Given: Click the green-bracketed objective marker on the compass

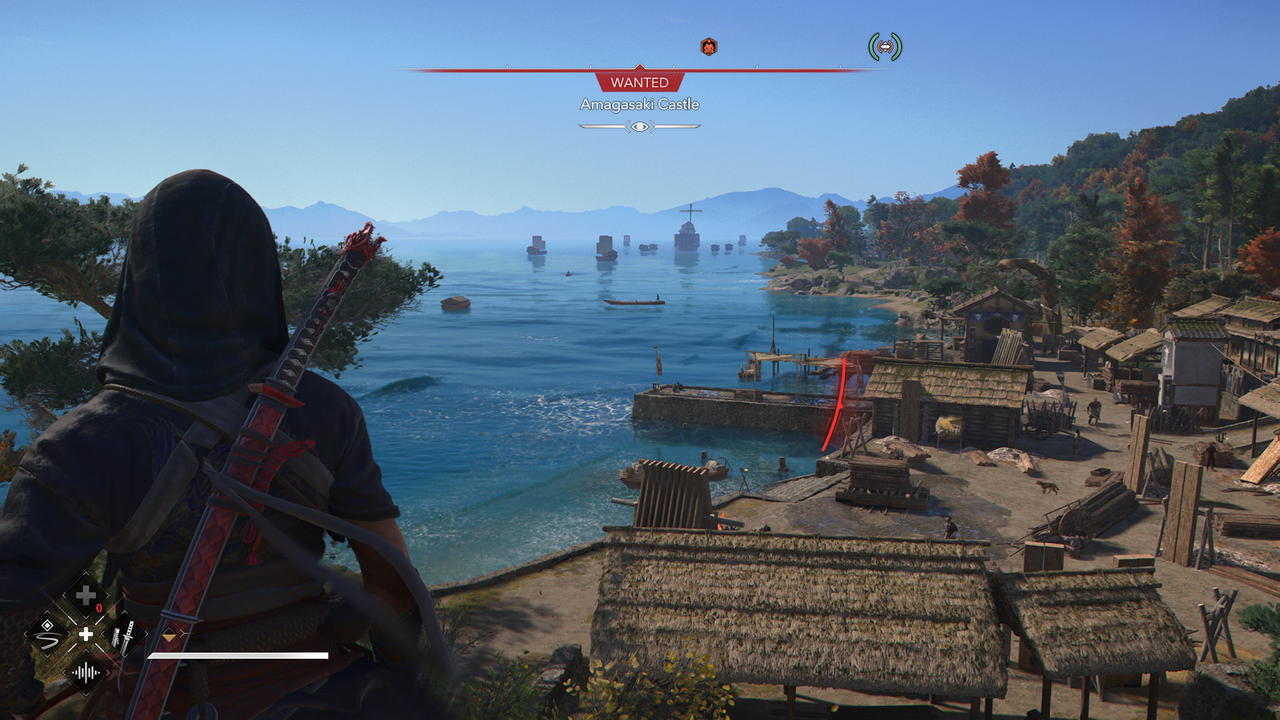Looking at the screenshot, I should 884,46.
